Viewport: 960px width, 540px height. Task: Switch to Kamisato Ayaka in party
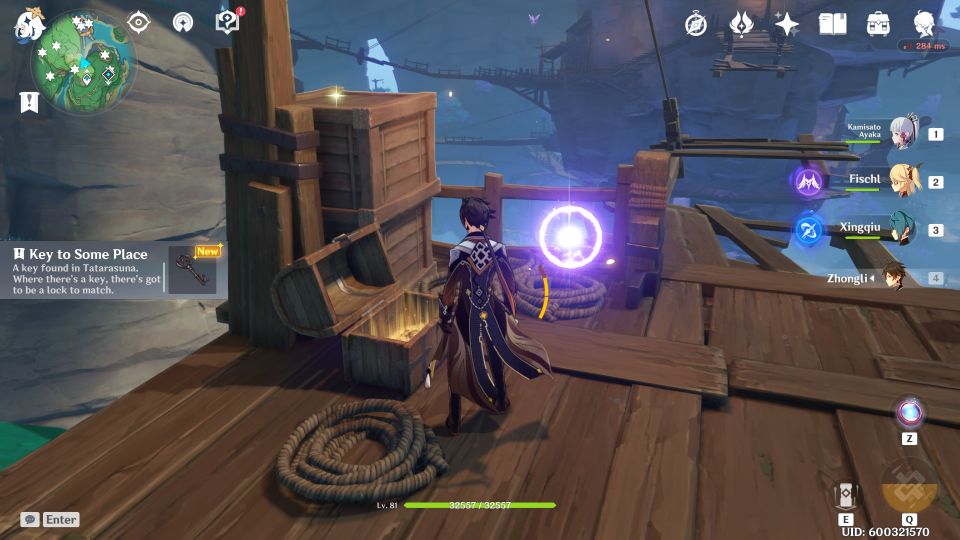[903, 134]
